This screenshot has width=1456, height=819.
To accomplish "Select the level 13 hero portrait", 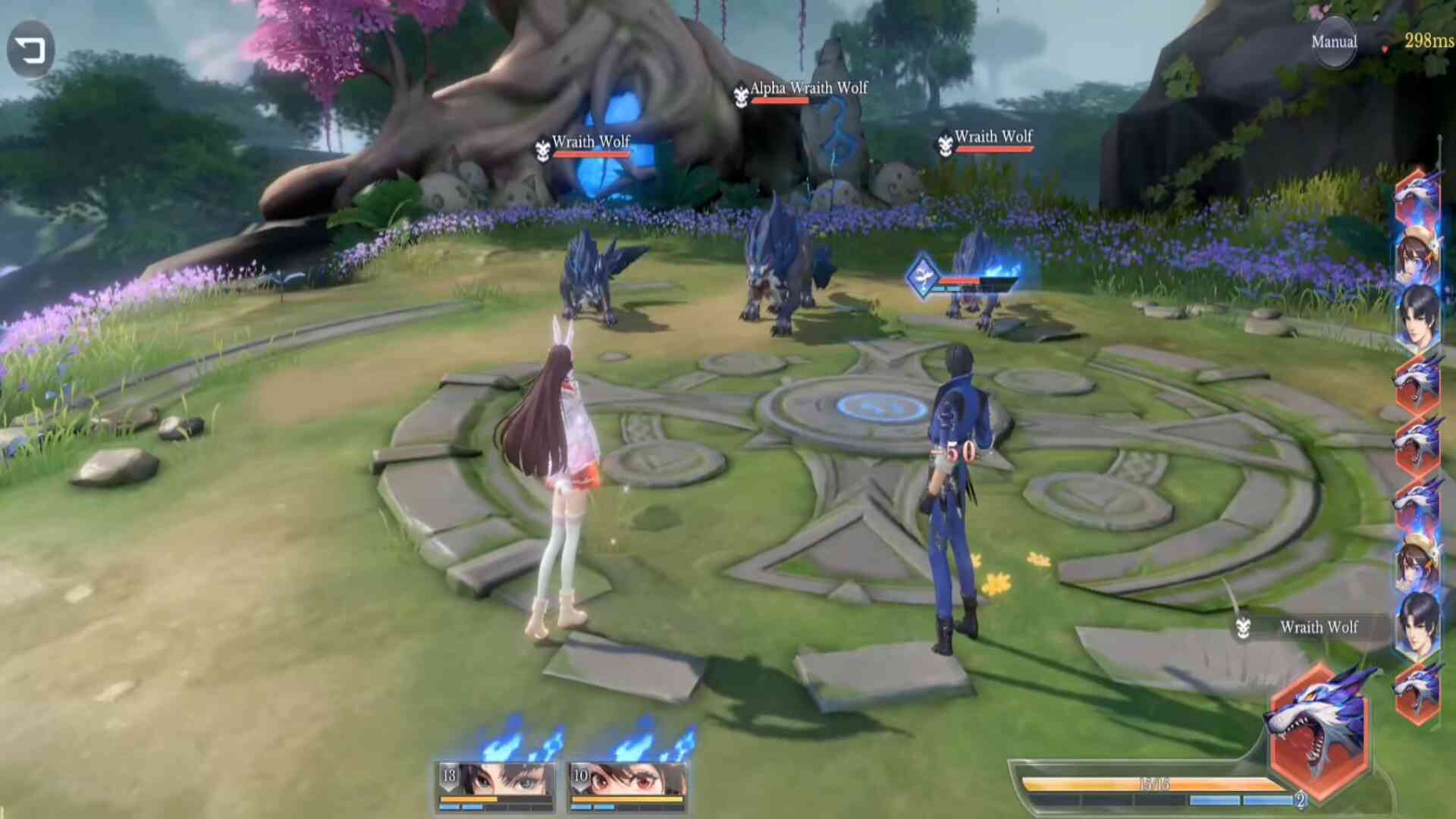I will point(497,785).
